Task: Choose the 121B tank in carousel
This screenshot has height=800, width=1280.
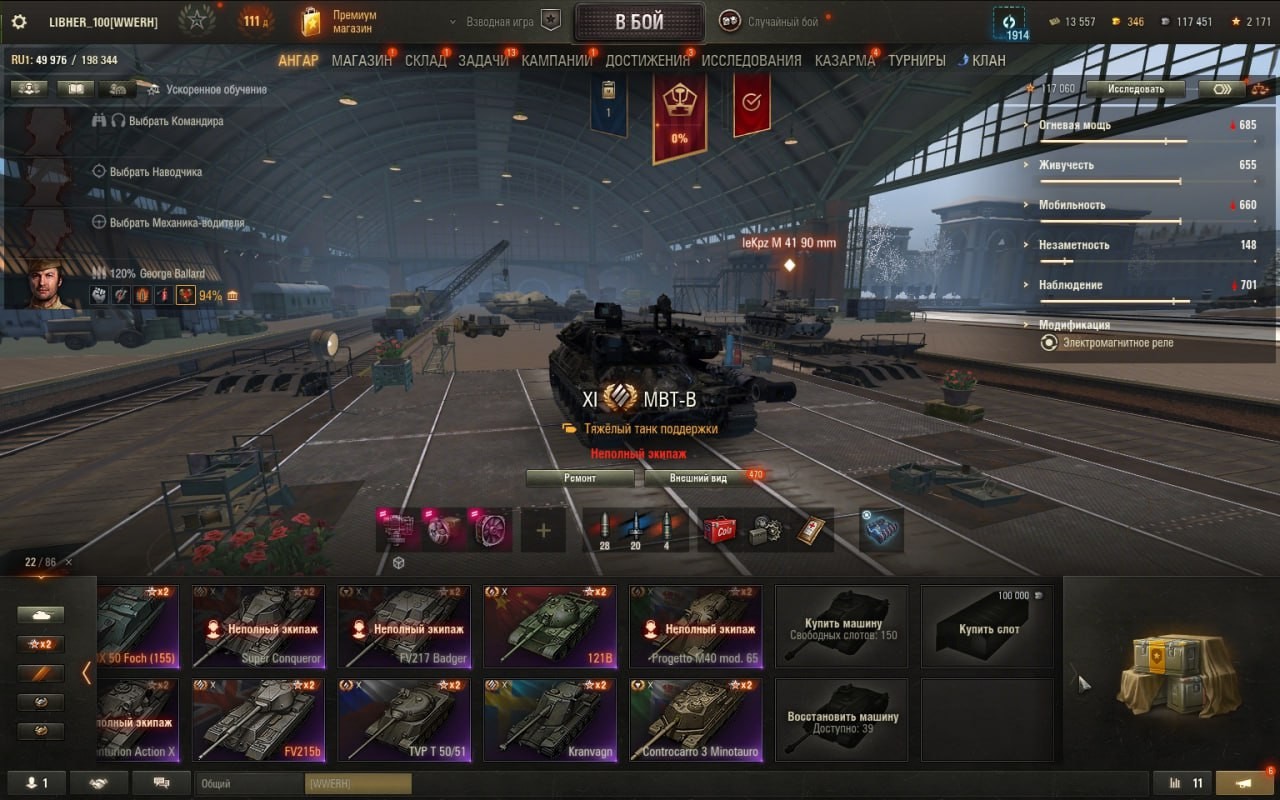Action: (550, 626)
